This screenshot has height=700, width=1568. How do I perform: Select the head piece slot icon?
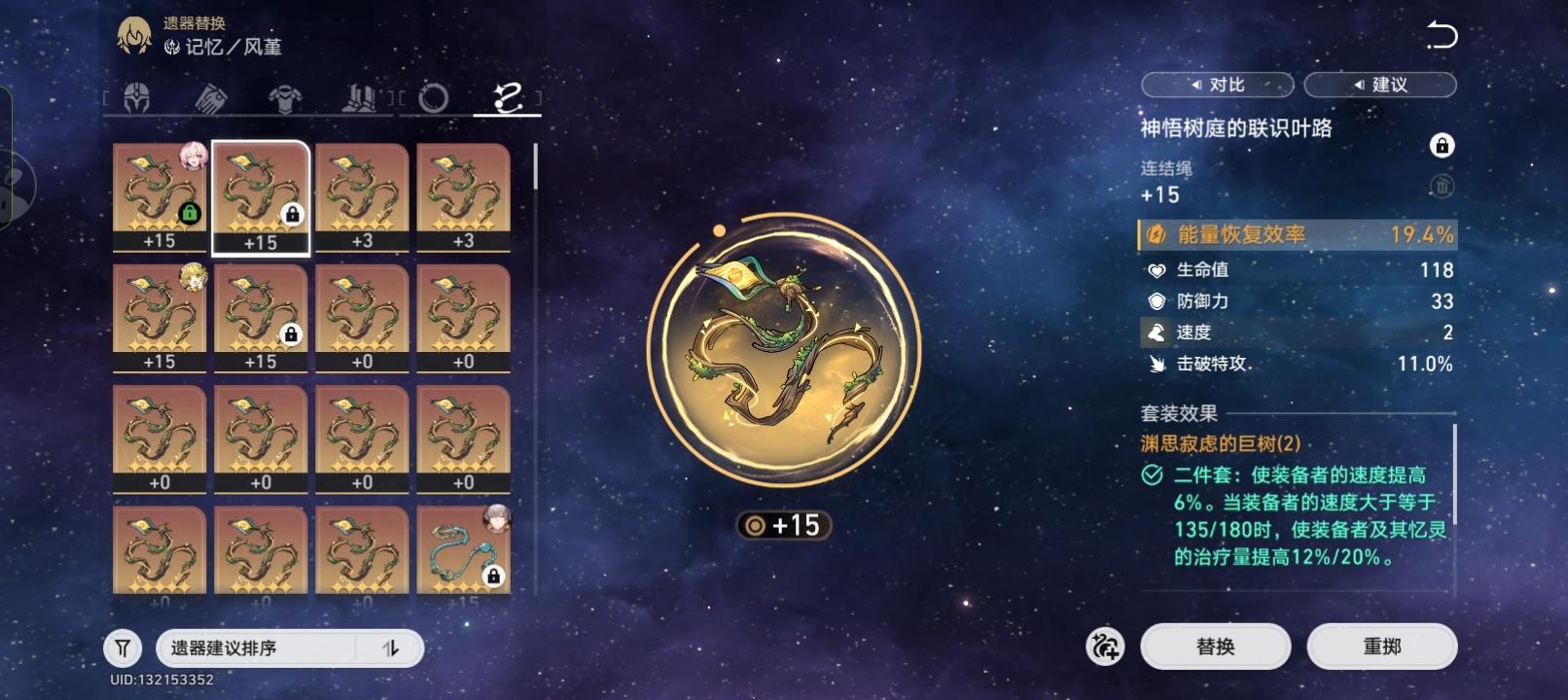(x=139, y=97)
